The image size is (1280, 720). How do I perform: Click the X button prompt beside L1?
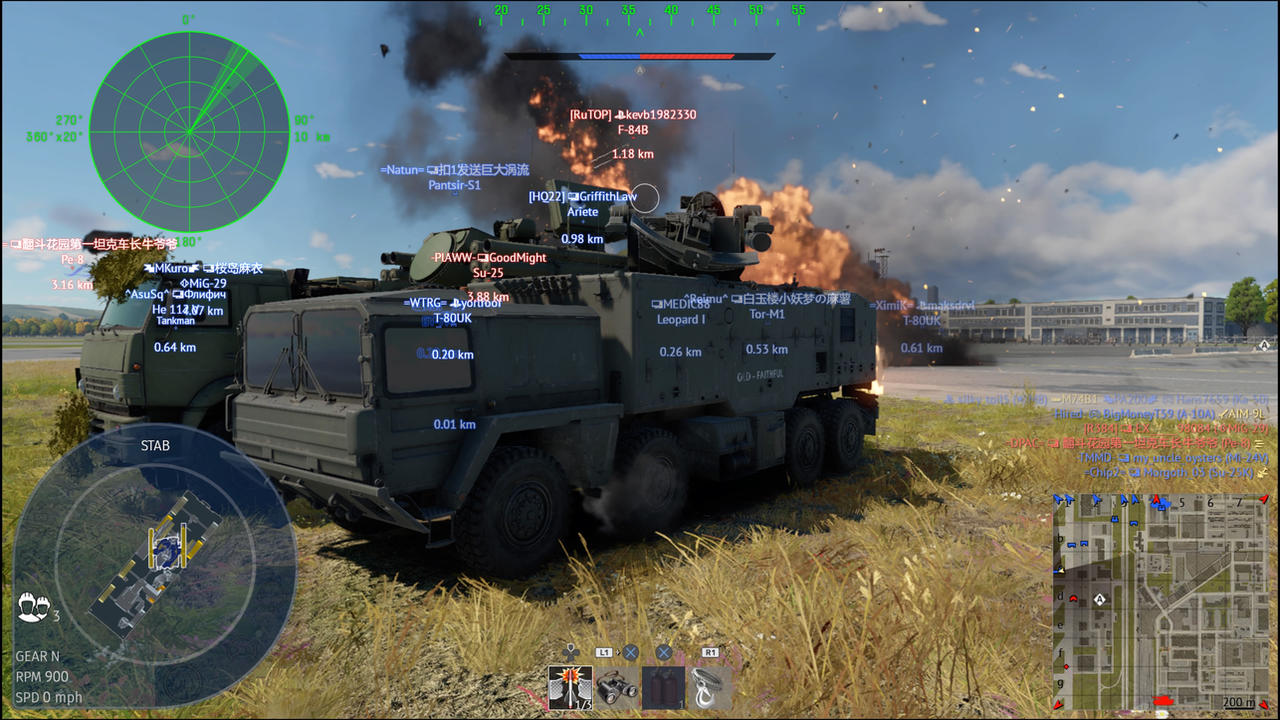tap(630, 653)
